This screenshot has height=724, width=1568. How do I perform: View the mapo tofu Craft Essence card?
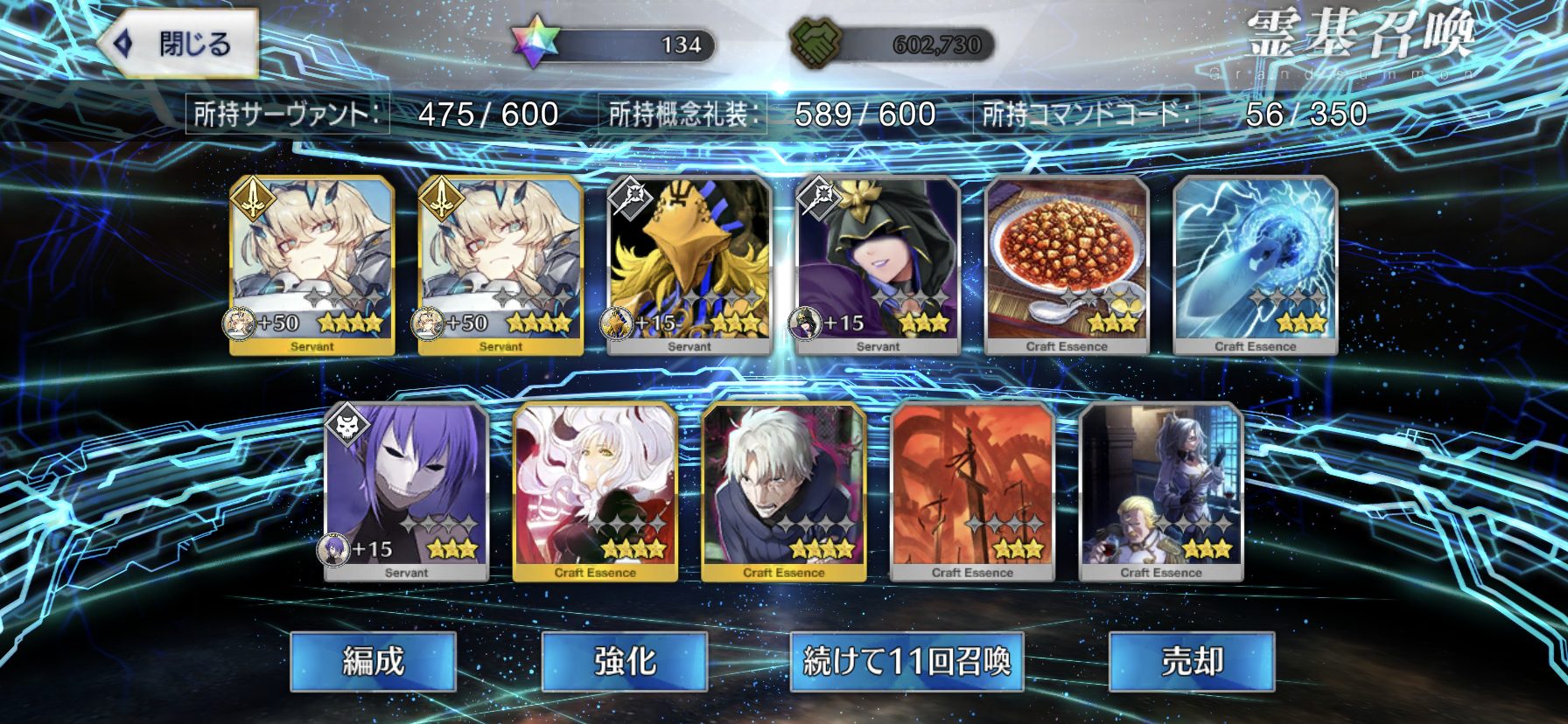tap(1067, 265)
